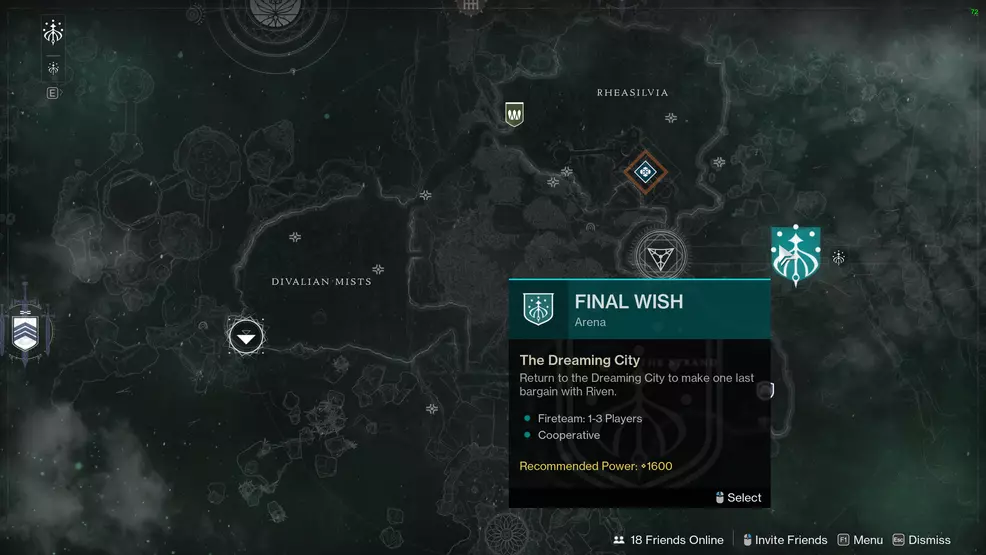Open the 18 Friends Online roster
The image size is (986, 555).
point(668,540)
